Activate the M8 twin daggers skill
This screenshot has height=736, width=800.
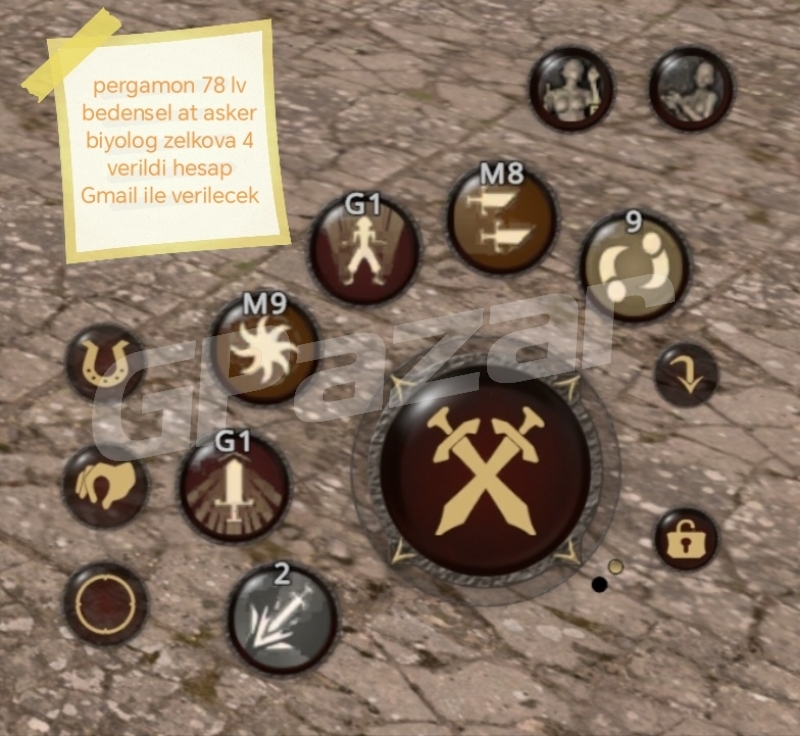coord(502,220)
